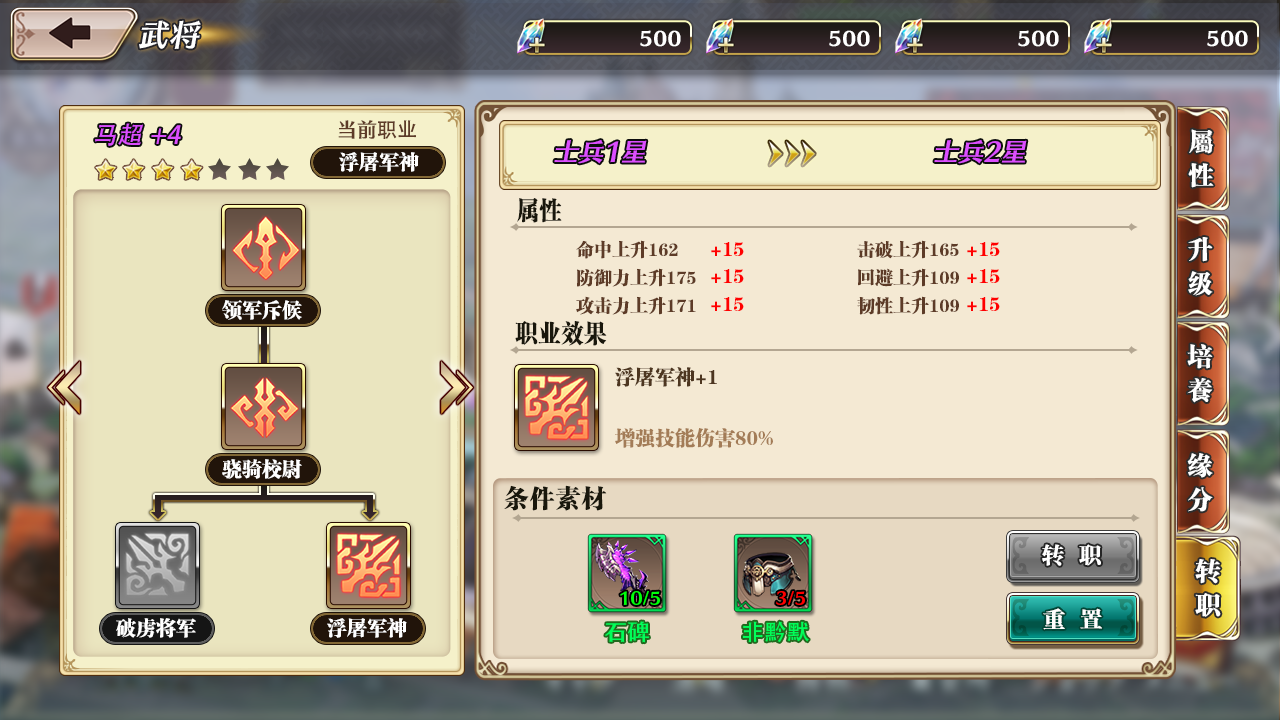Screen dimensions: 1280x720
Task: Click the 浮屠军神 current job badge
Action: pos(378,163)
